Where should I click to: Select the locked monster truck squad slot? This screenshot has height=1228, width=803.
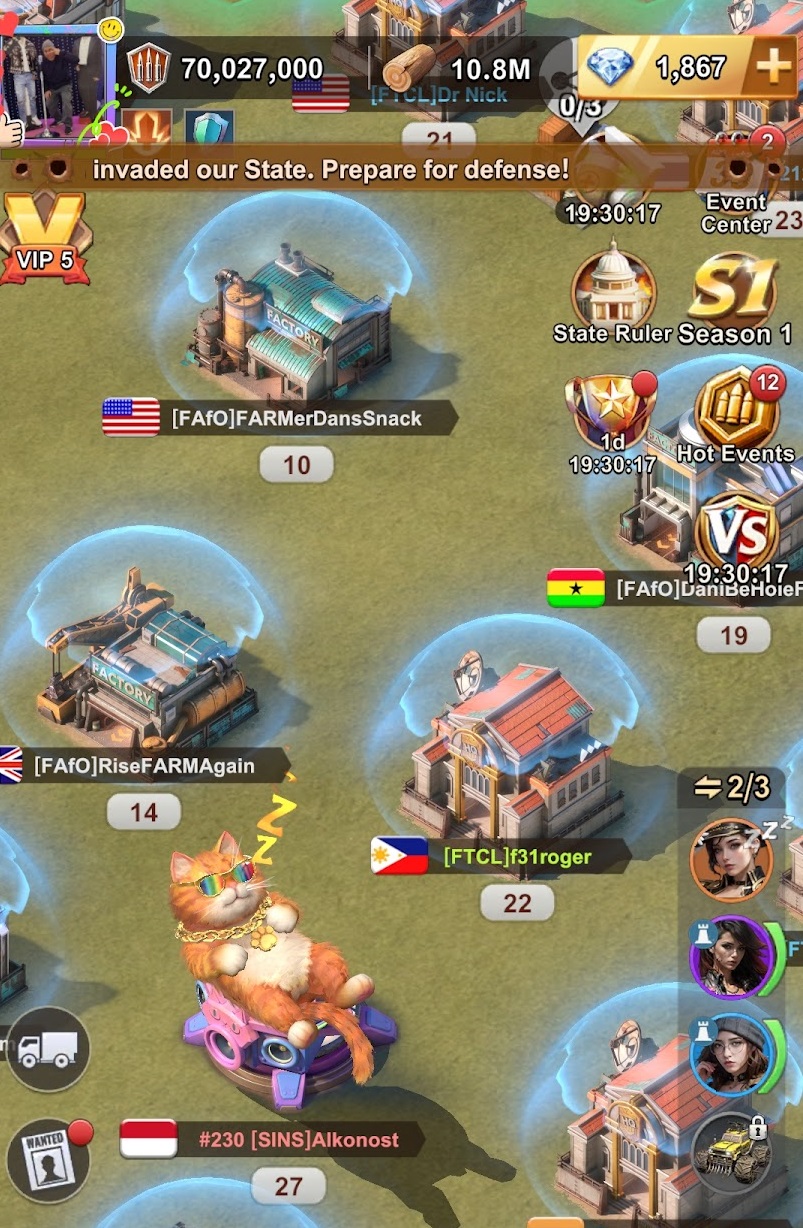click(x=732, y=1149)
